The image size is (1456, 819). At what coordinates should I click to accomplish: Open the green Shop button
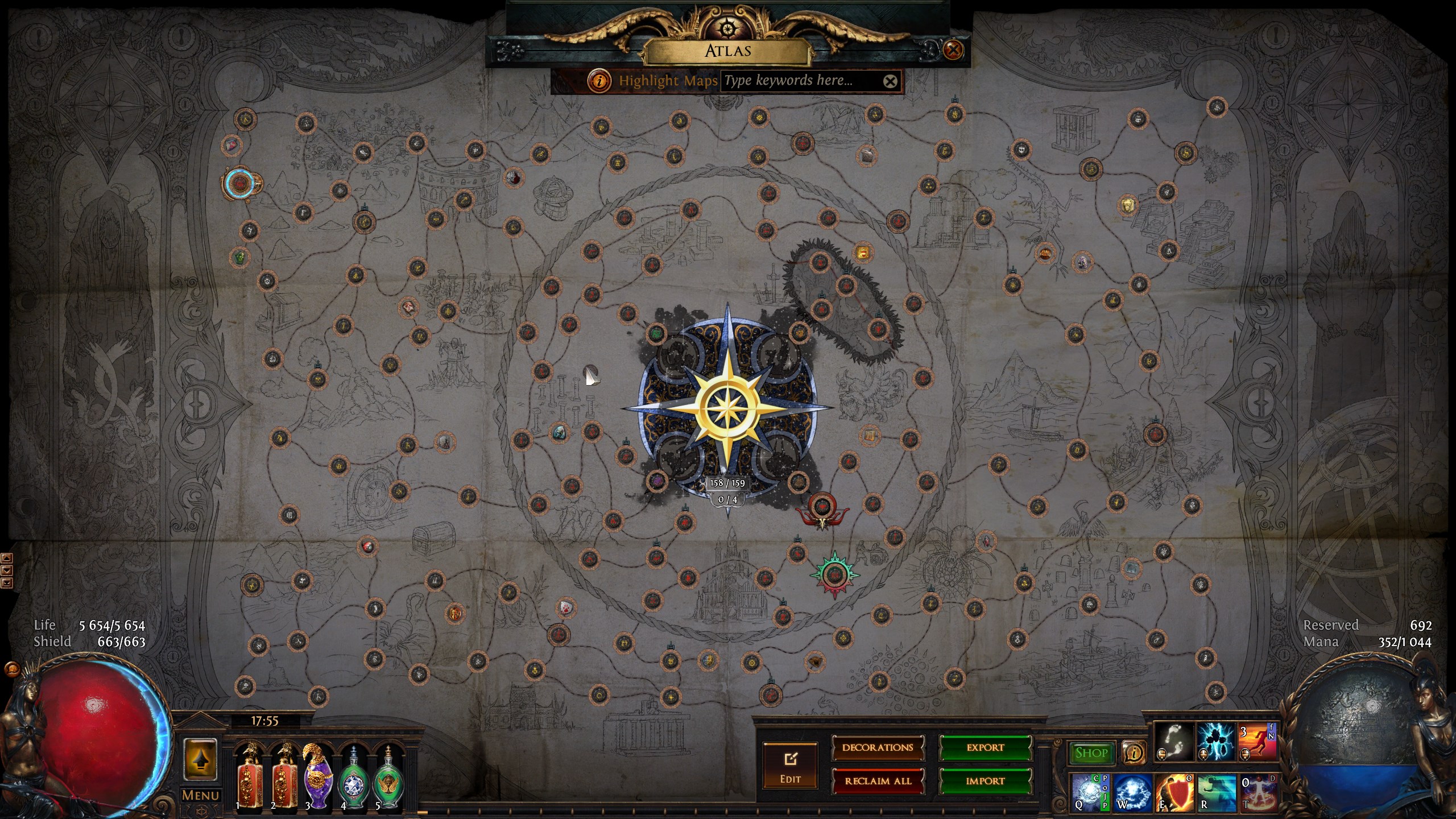pos(1091,753)
